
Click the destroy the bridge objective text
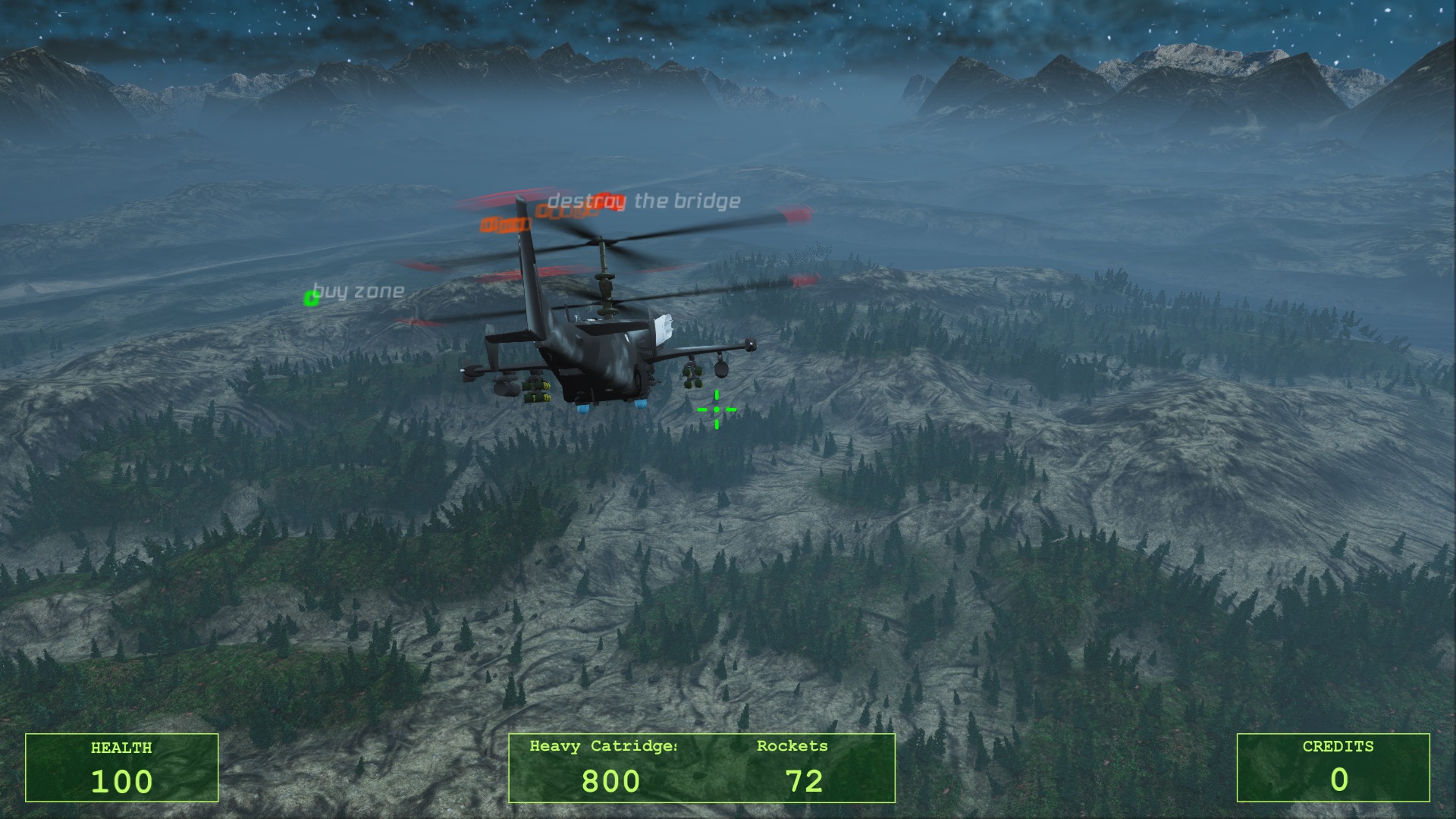(x=643, y=201)
